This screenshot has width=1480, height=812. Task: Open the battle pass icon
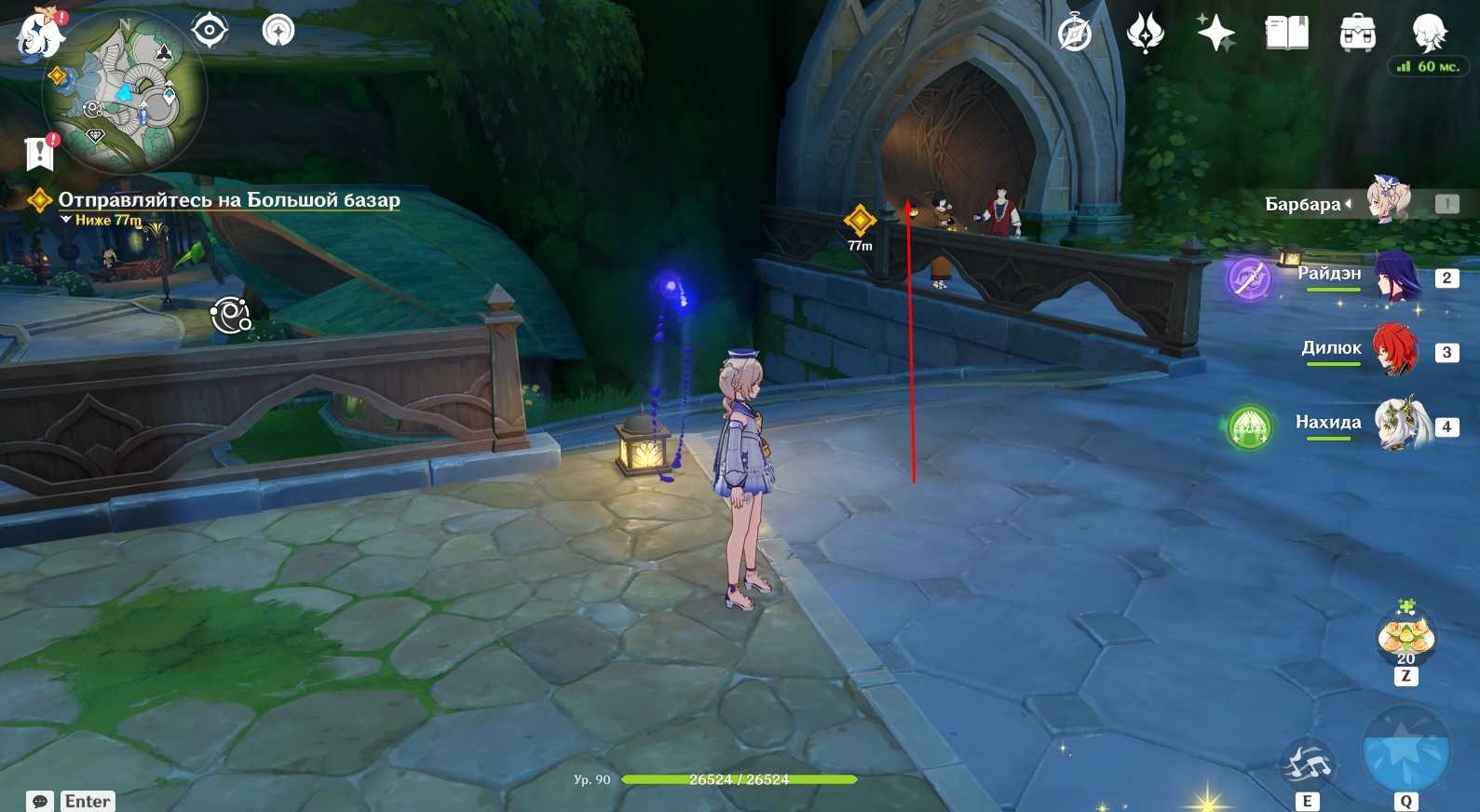coord(1146,34)
